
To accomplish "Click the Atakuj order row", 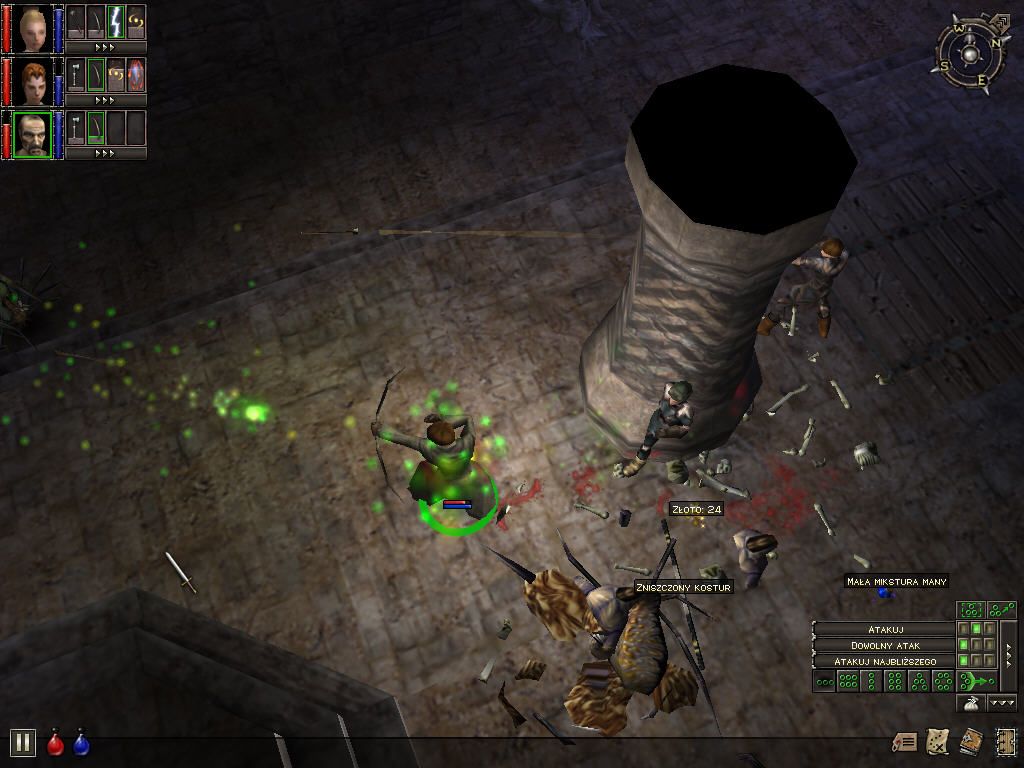I will pos(884,629).
